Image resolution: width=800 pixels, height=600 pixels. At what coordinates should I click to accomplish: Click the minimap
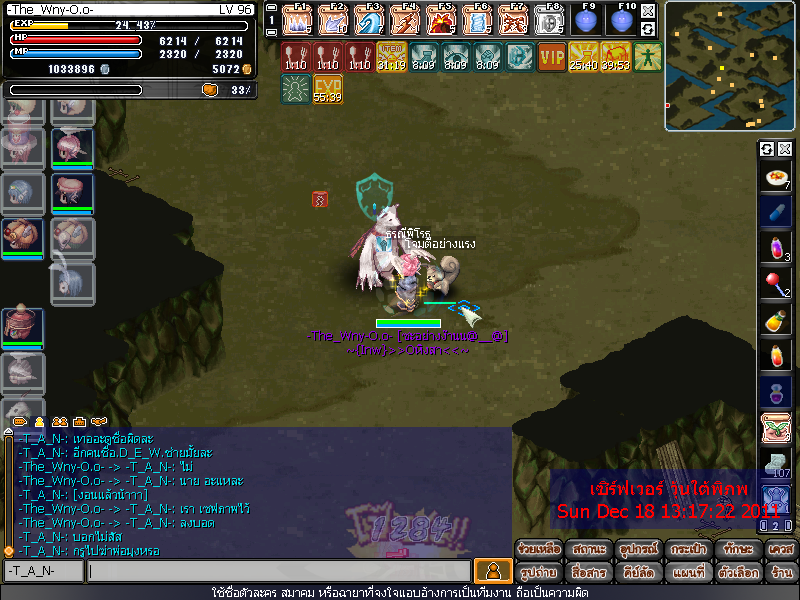729,66
